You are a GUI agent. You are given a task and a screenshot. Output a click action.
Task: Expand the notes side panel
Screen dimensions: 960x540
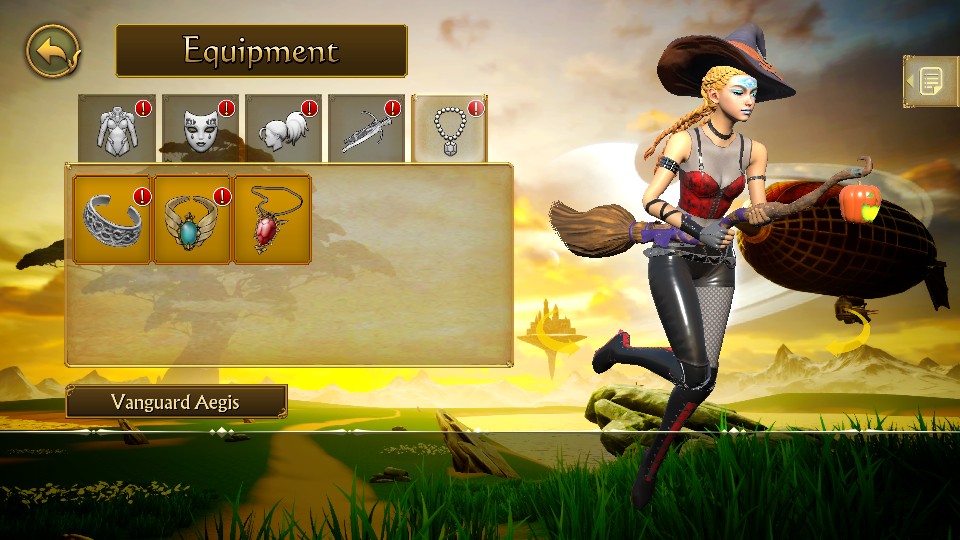930,81
